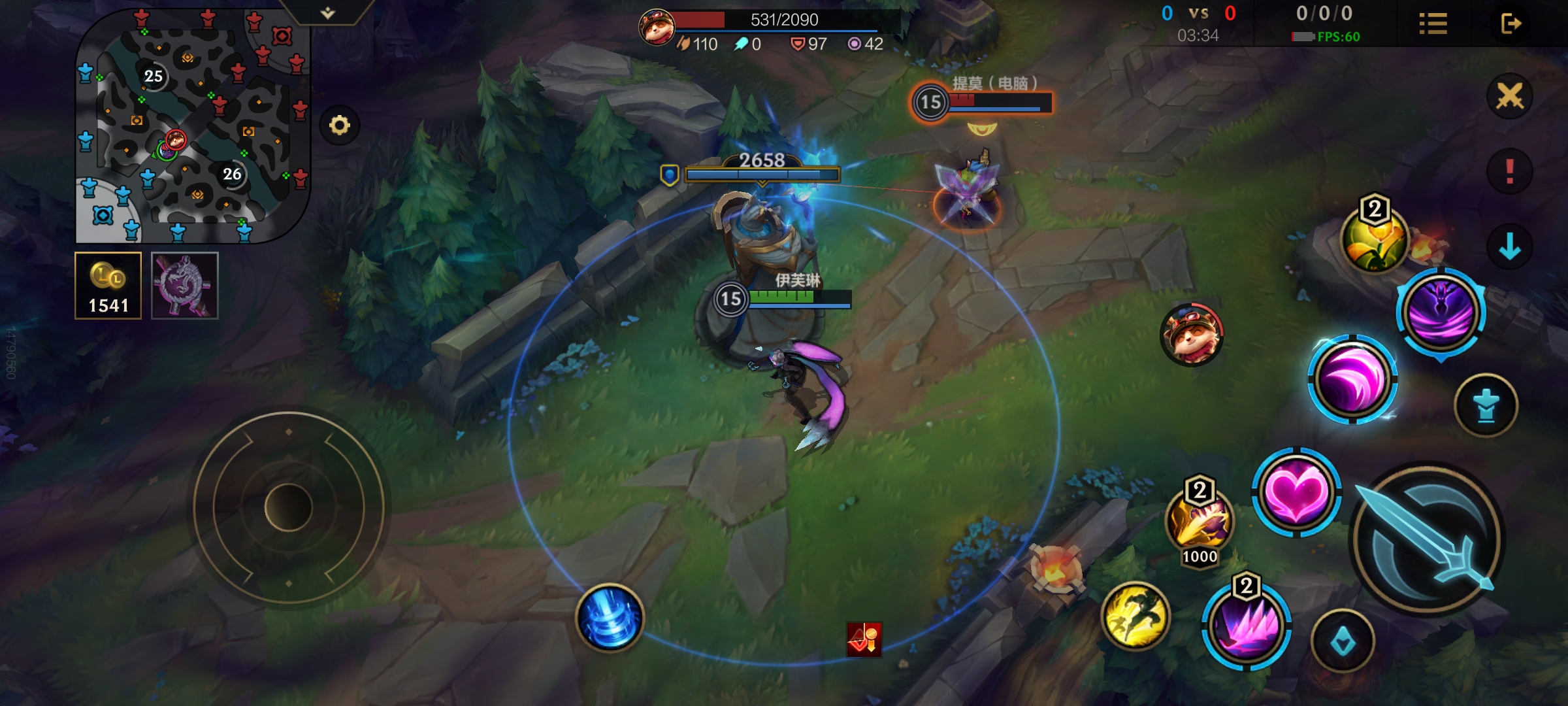Use the purple whip lash ability

pyautogui.click(x=1352, y=380)
